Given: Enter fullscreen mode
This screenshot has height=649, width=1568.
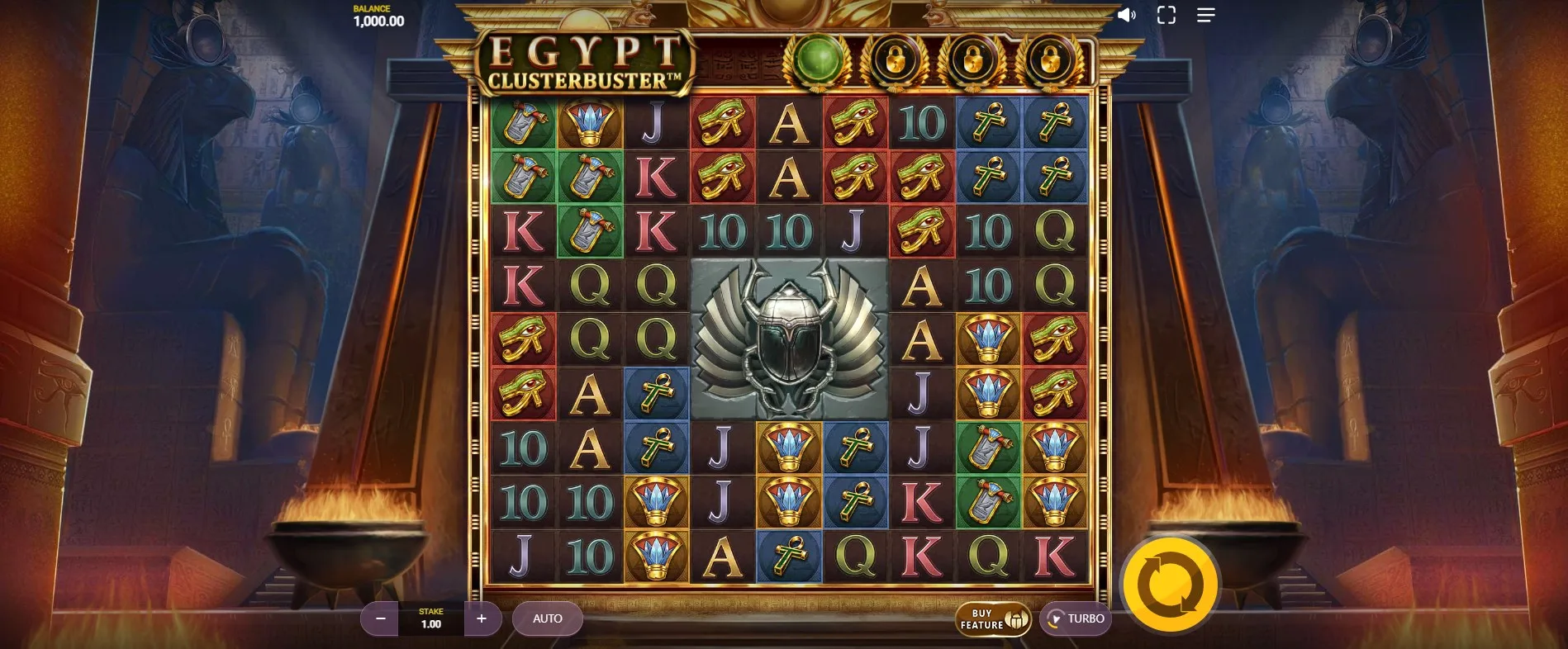Looking at the screenshot, I should [x=1166, y=15].
